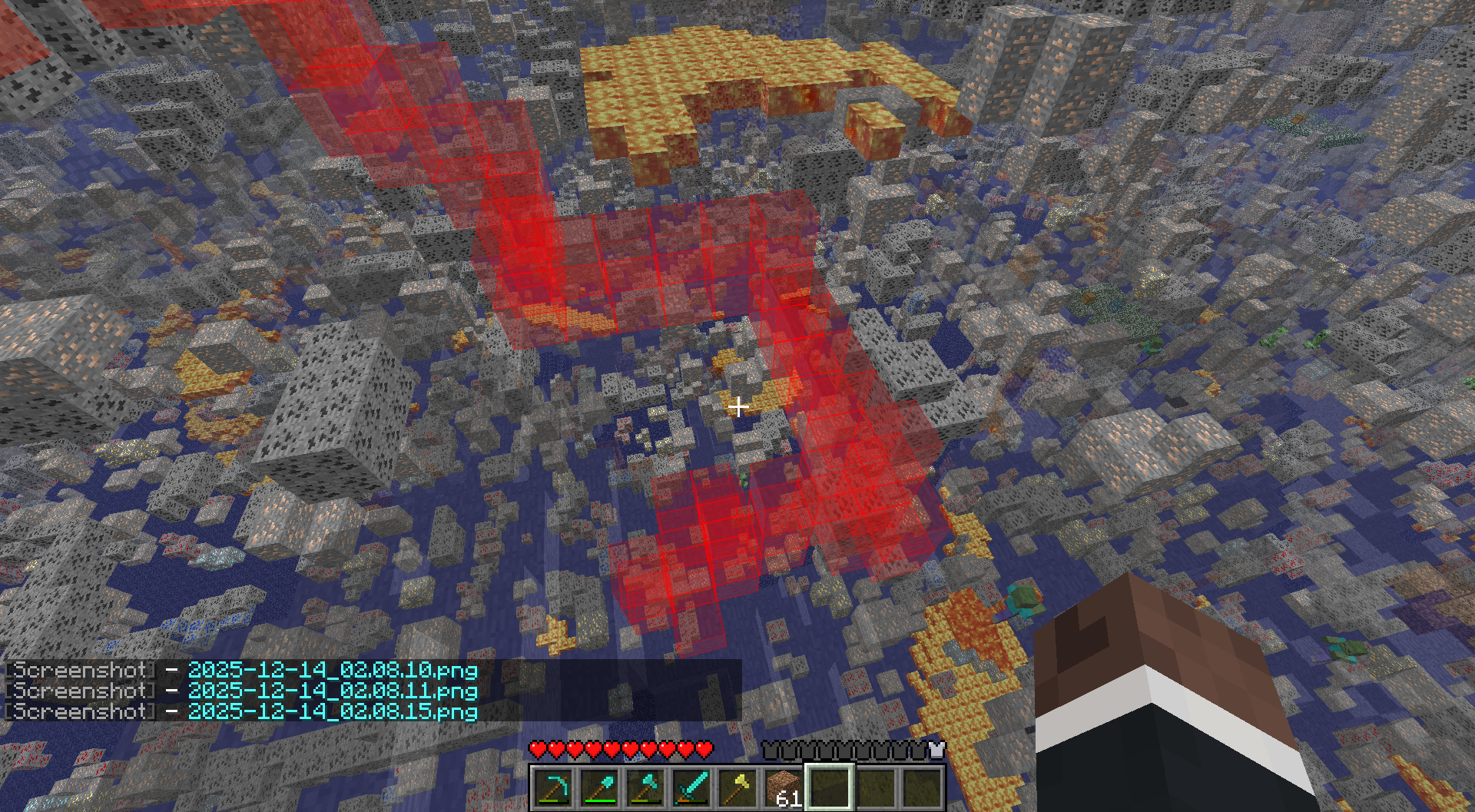Screen dimensions: 1475x812
Task: Equip the diamond sword from the hotbar
Action: (x=692, y=787)
